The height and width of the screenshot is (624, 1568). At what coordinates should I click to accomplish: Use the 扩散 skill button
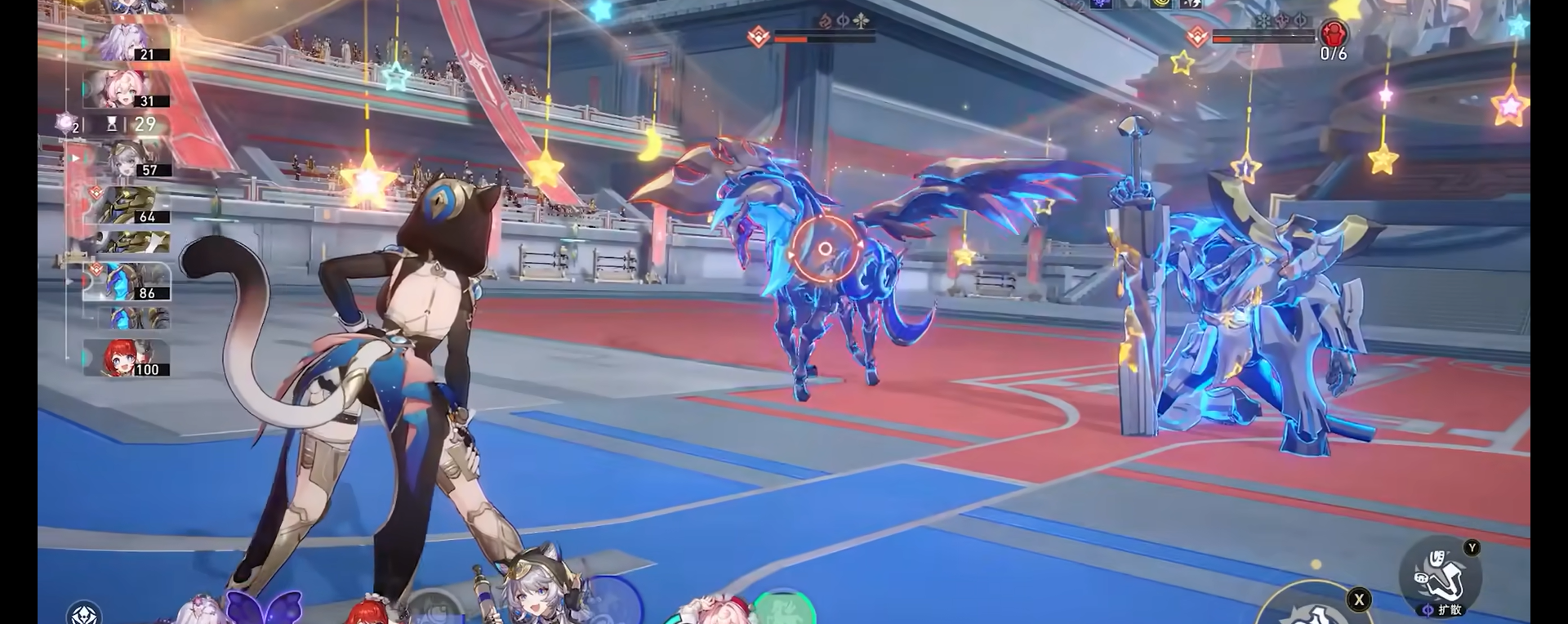click(1440, 576)
